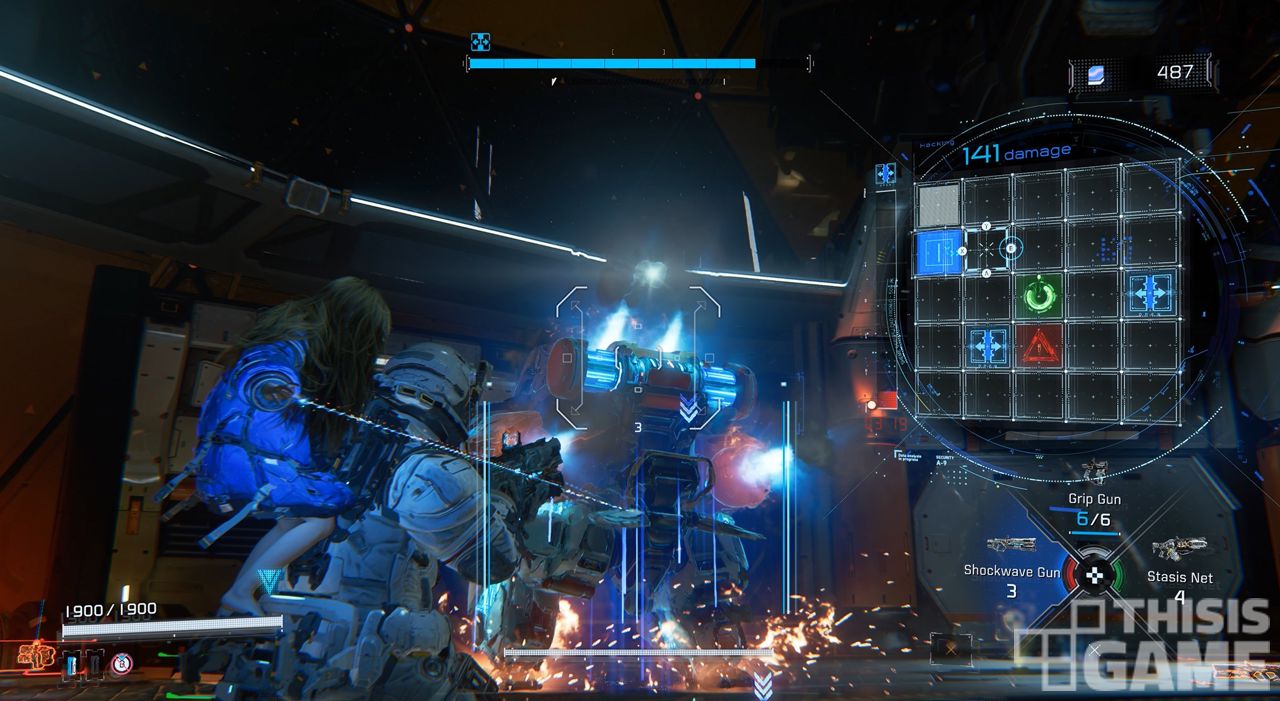The height and width of the screenshot is (701, 1280).
Task: Equip the Grip Gun weapon
Action: pyautogui.click(x=1095, y=499)
